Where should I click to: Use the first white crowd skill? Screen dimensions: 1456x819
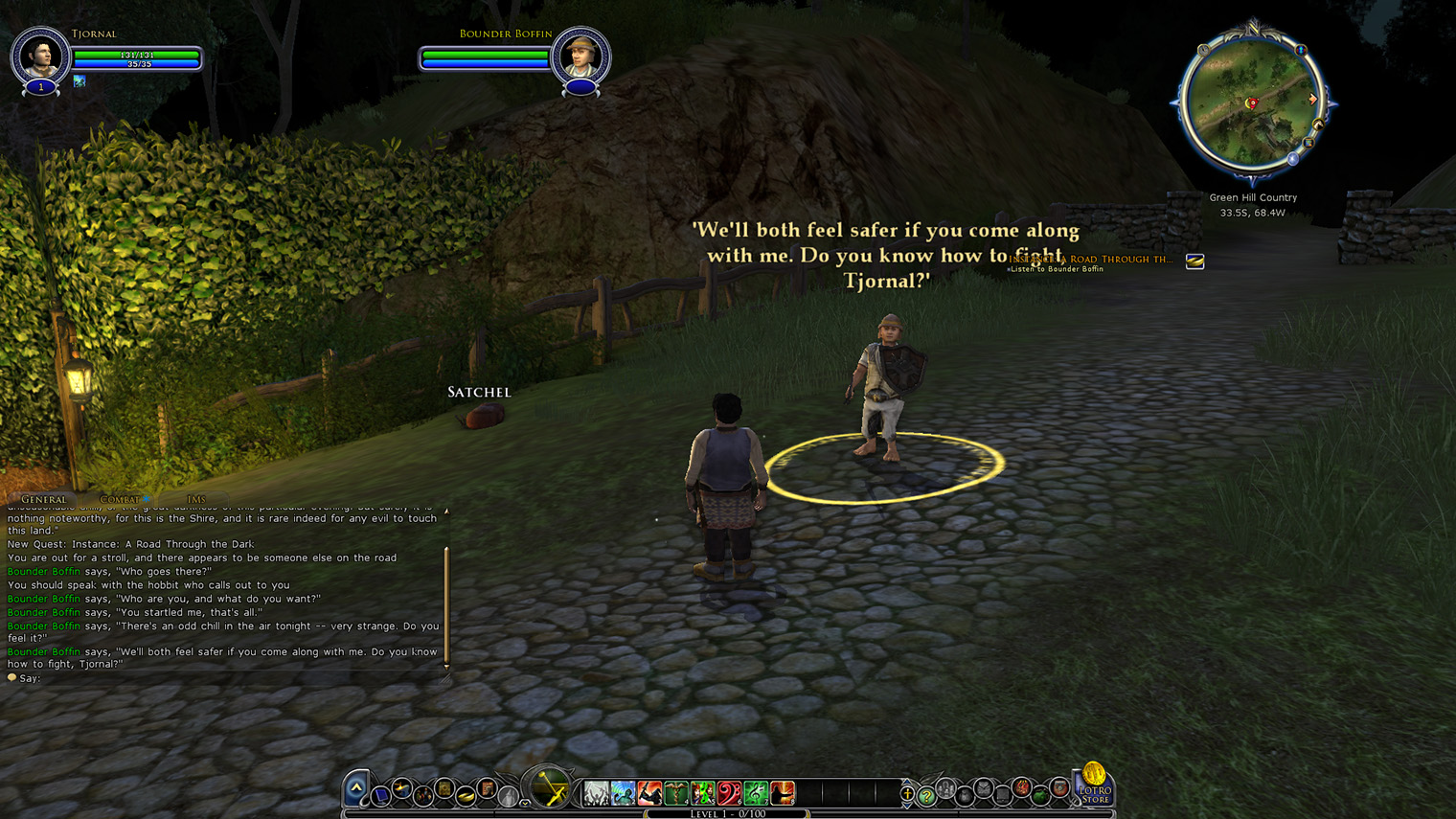[596, 793]
